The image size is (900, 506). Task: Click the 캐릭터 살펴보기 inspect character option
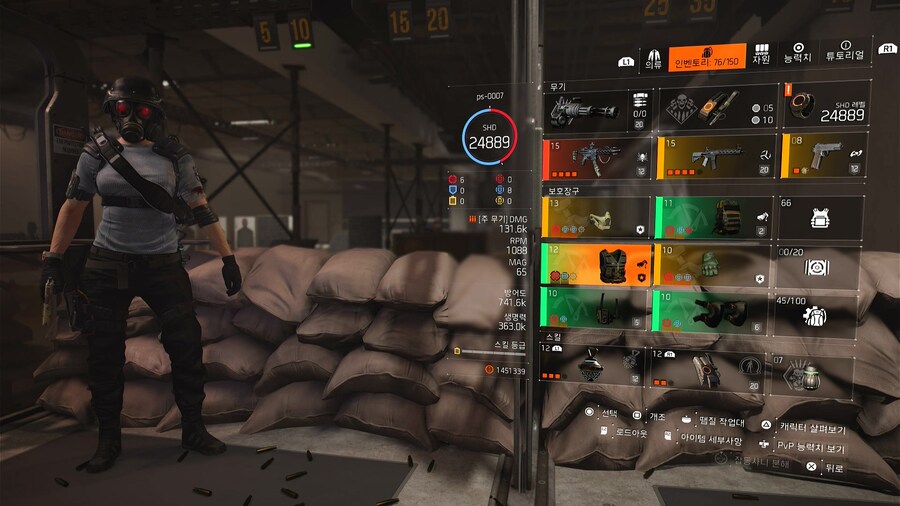coord(812,424)
